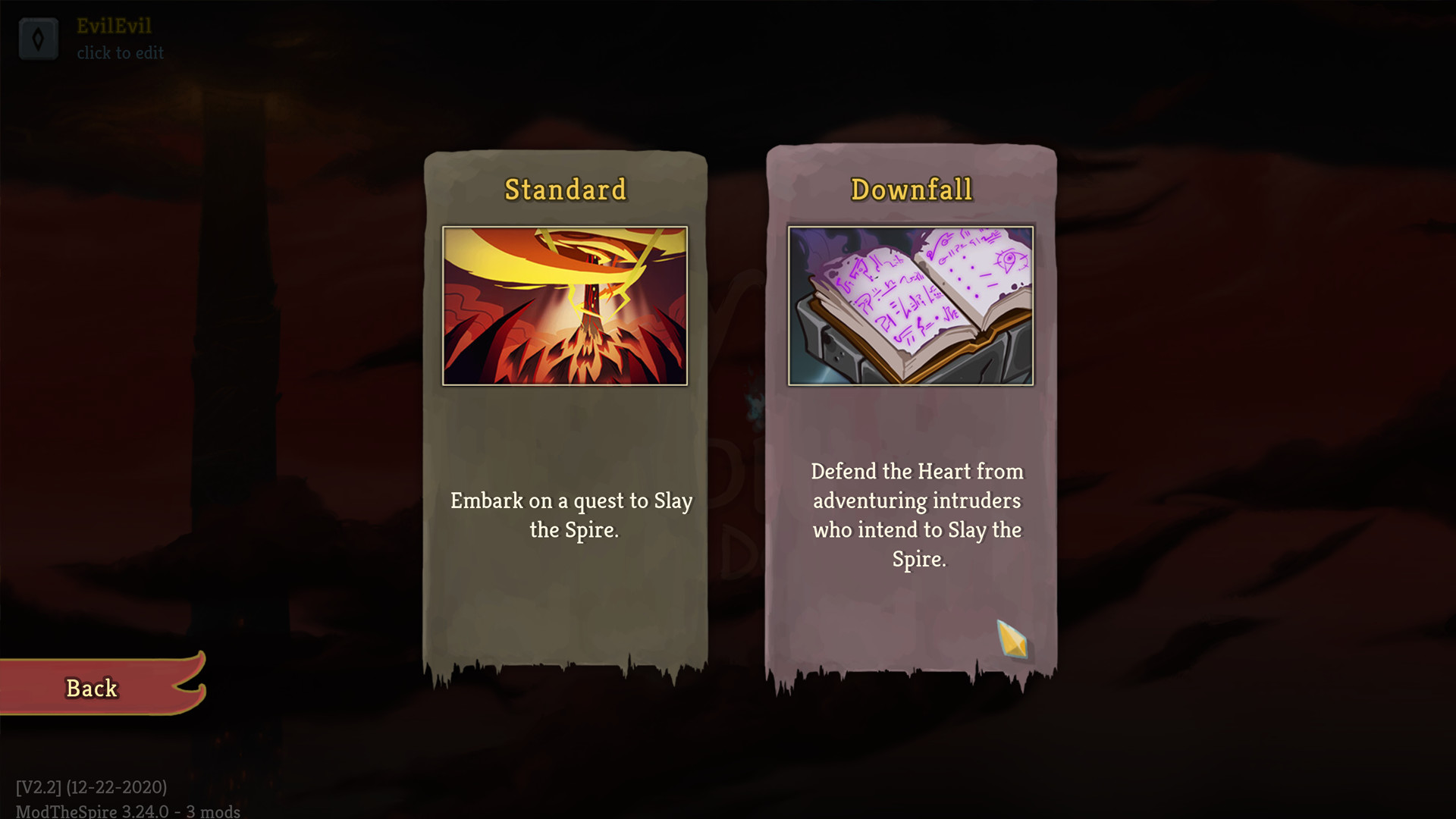
Task: Click the Standard quest description text
Action: click(572, 516)
